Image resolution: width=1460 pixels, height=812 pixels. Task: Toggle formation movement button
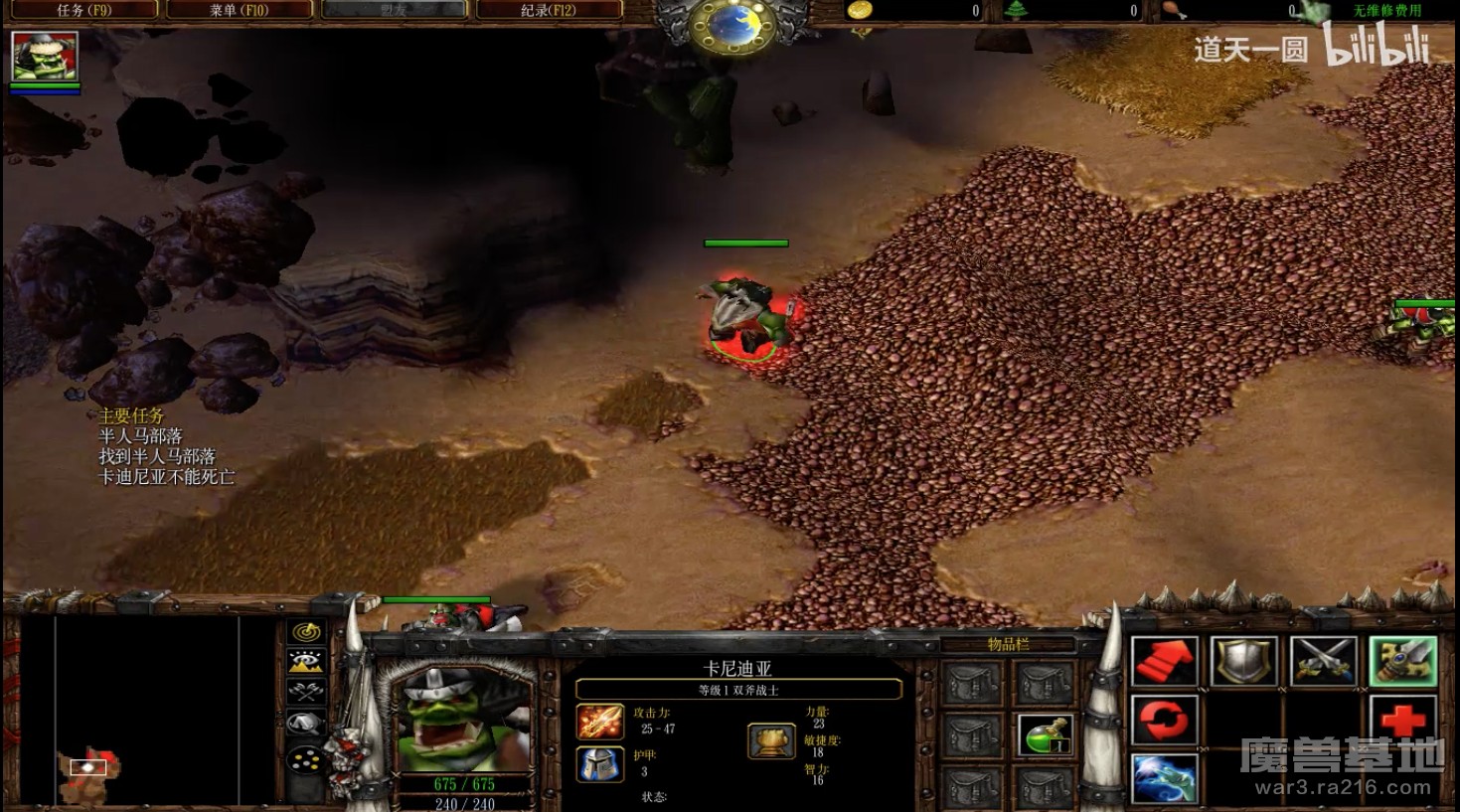coord(306,760)
